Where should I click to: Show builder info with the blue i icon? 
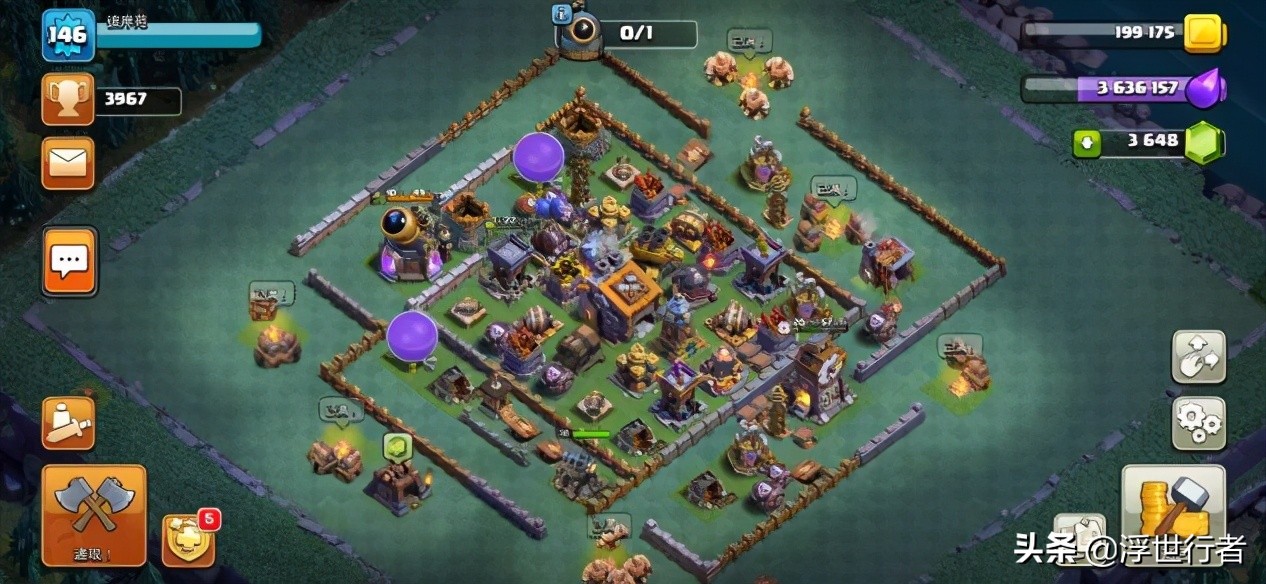click(x=560, y=13)
